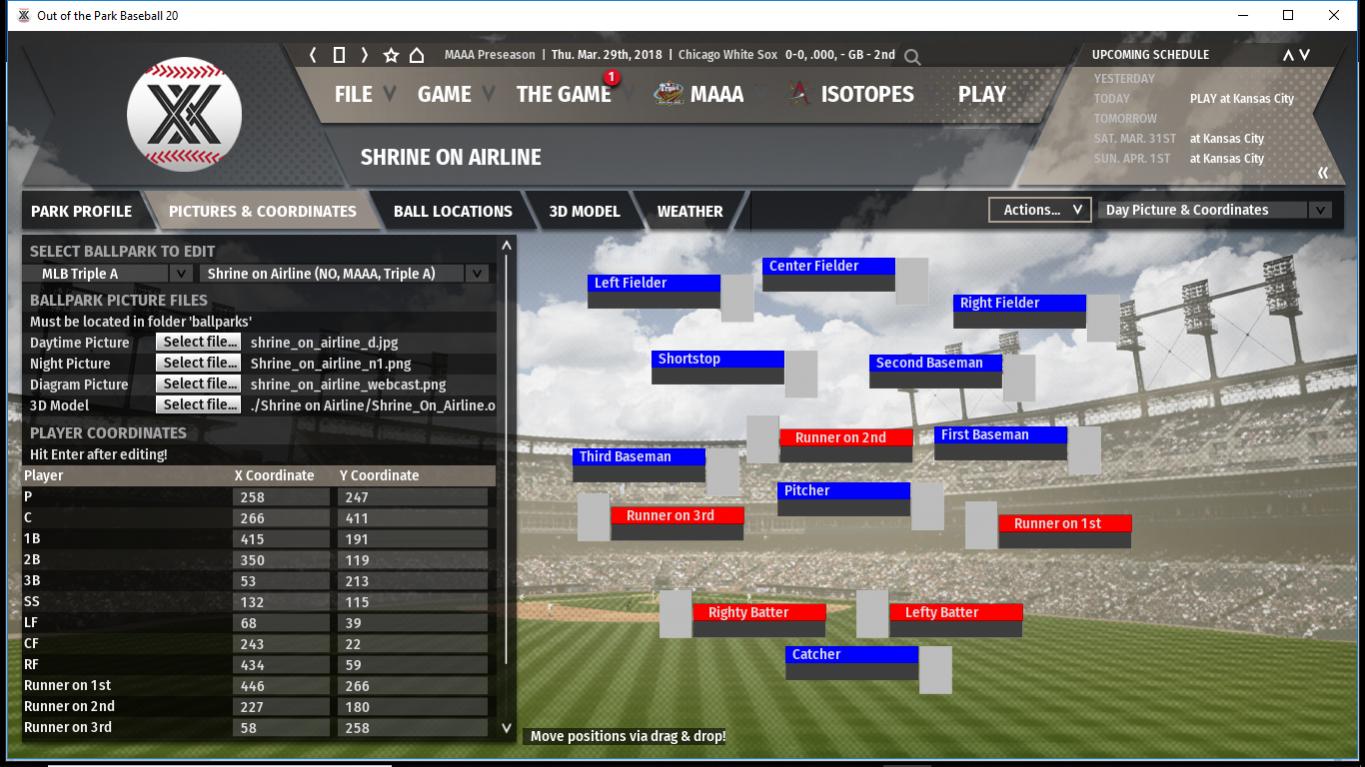Click the PLAY menu
This screenshot has height=767, width=1365.
tap(981, 94)
